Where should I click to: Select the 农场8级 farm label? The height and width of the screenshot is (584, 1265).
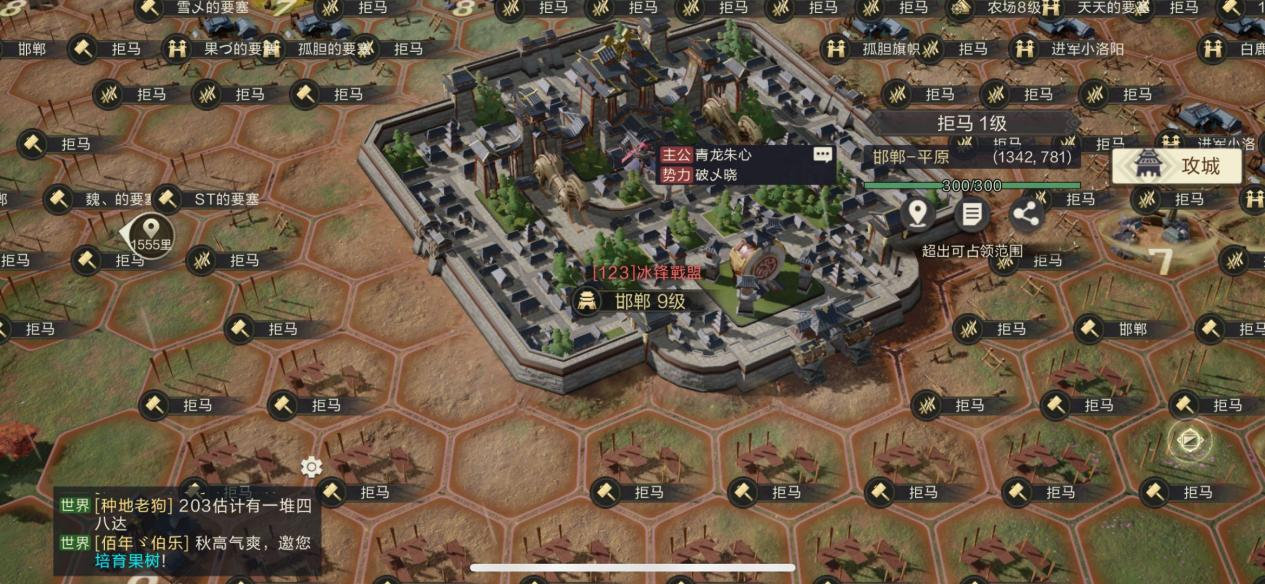(x=1002, y=8)
